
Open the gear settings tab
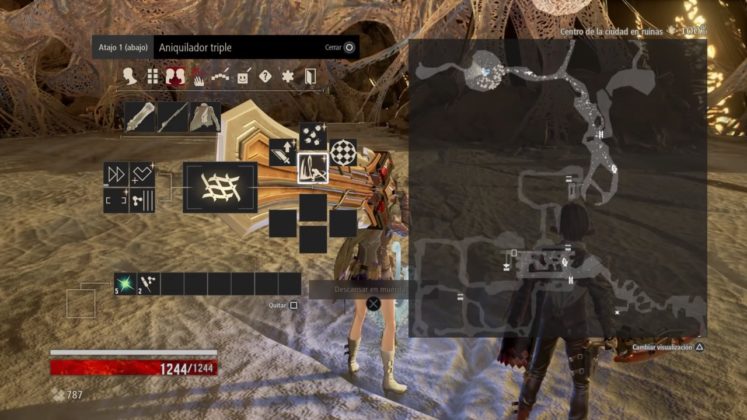(x=288, y=75)
